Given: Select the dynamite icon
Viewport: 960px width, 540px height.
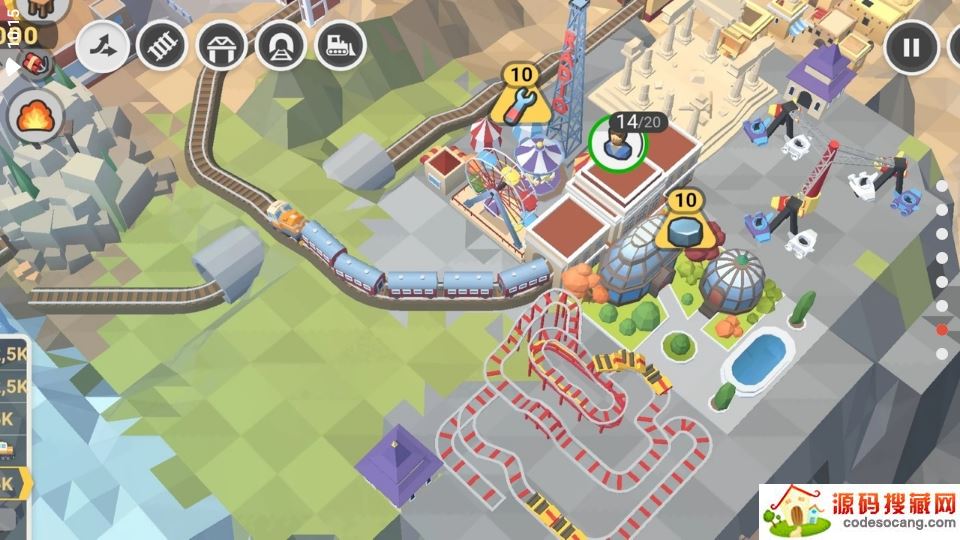Looking at the screenshot, I should 36,64.
